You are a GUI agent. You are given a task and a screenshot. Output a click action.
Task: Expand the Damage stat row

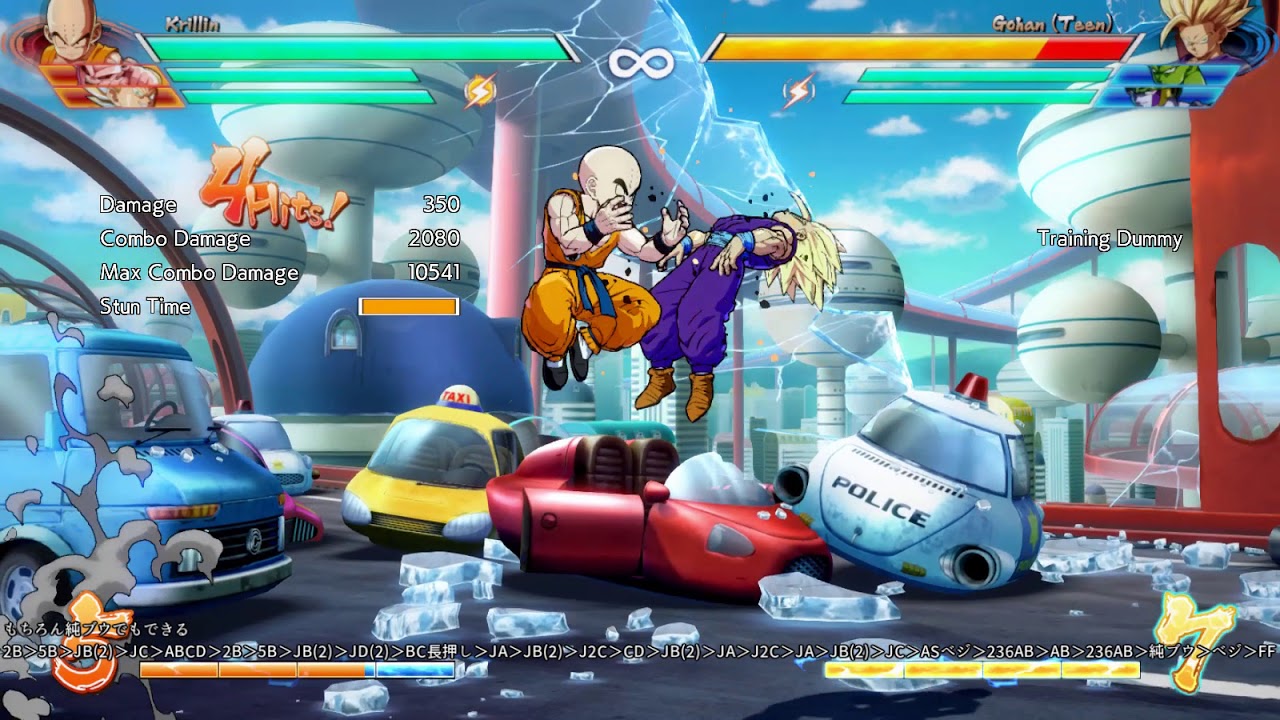[137, 206]
